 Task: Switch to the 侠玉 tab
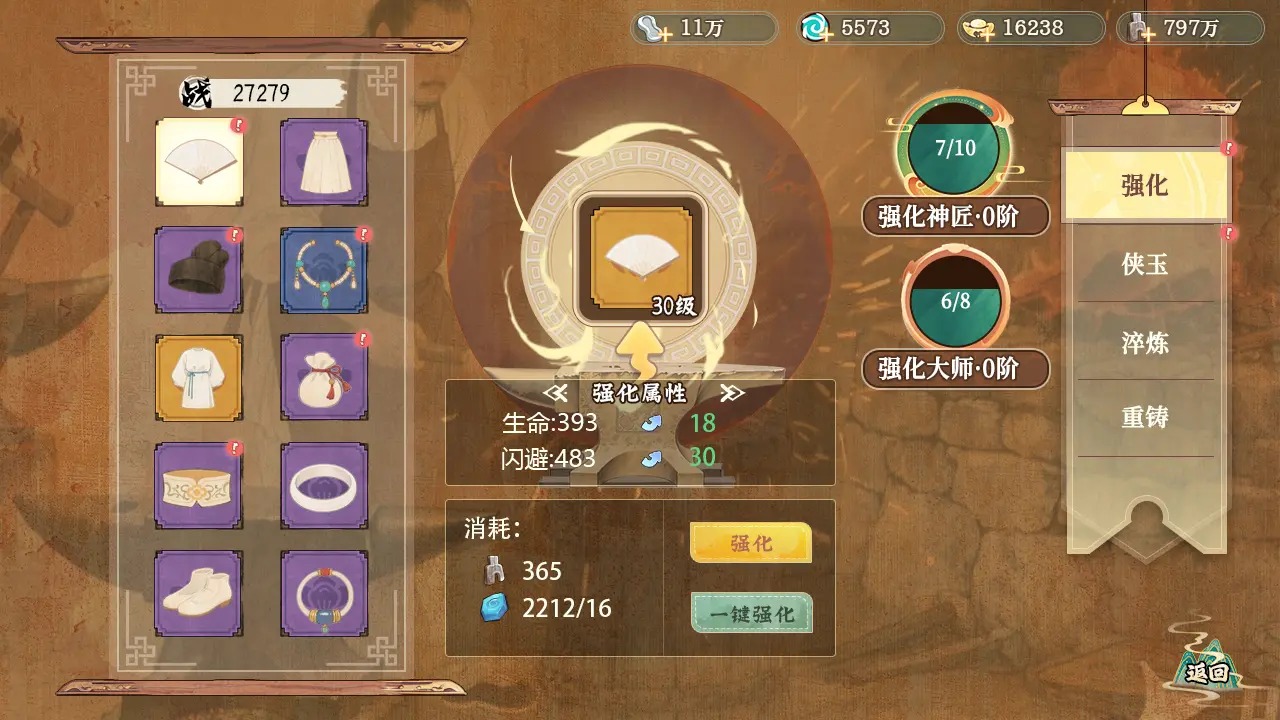[1144, 264]
